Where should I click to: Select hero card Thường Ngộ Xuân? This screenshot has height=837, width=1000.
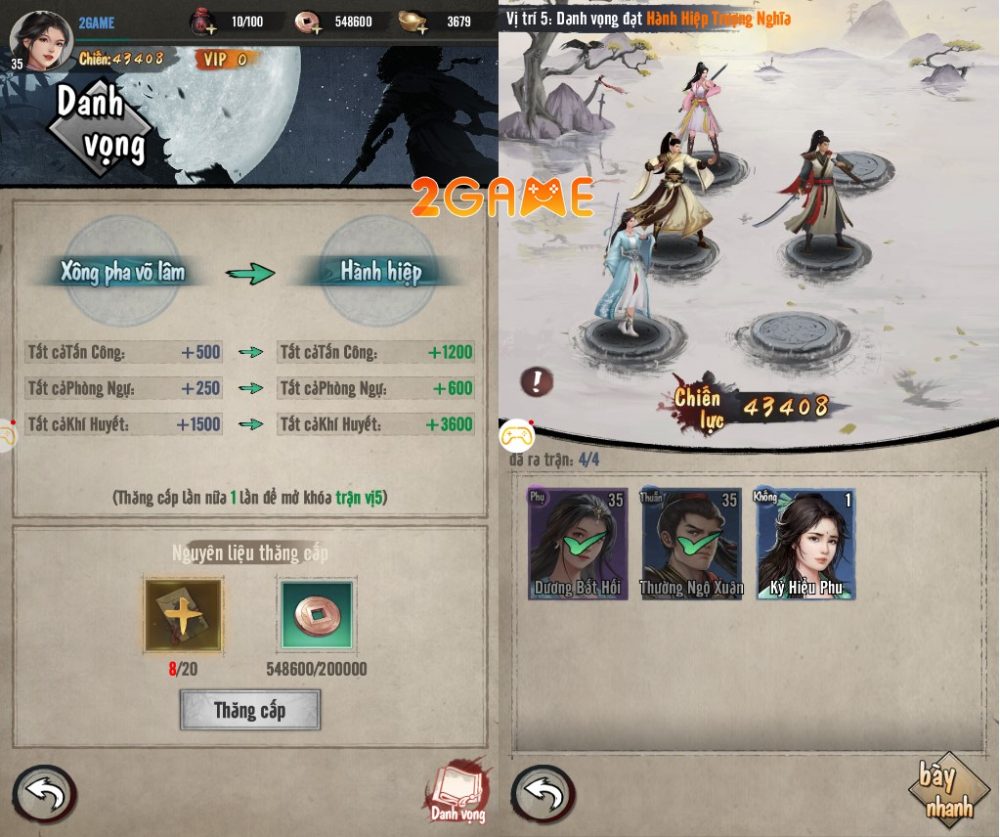[x=691, y=544]
